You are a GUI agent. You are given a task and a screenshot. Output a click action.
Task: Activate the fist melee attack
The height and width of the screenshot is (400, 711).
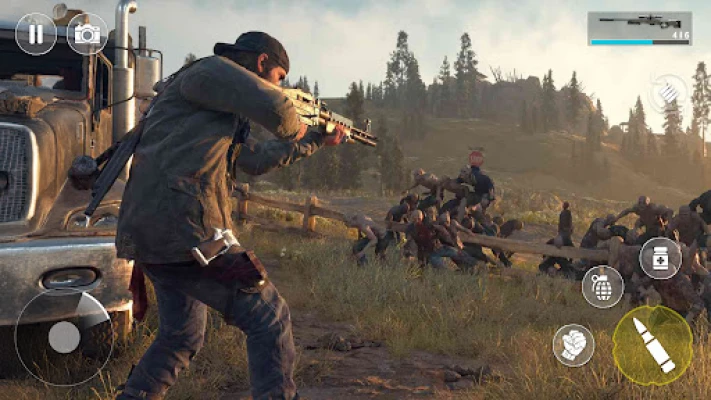coord(573,345)
